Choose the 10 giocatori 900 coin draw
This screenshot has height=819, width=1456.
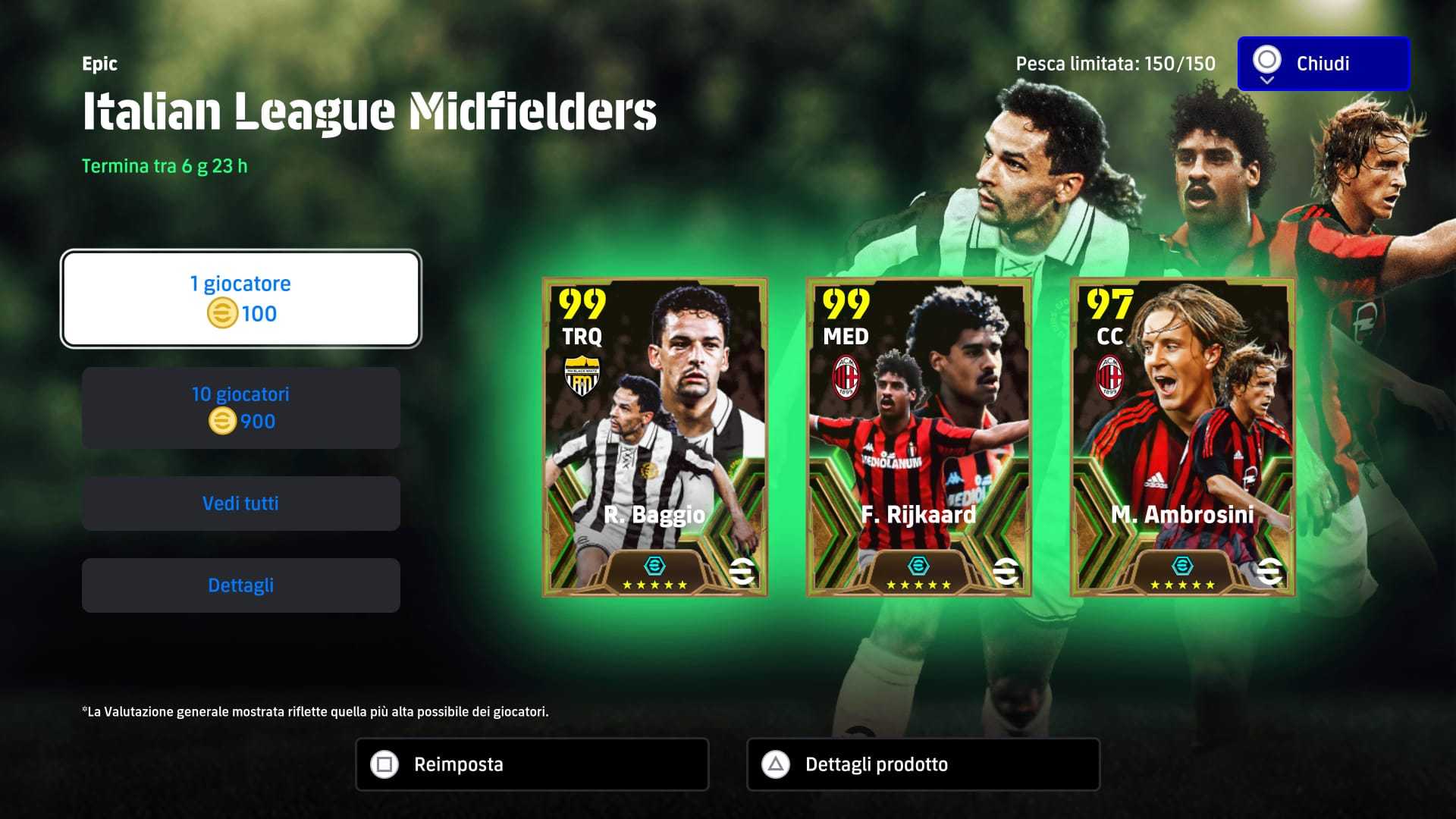[240, 408]
